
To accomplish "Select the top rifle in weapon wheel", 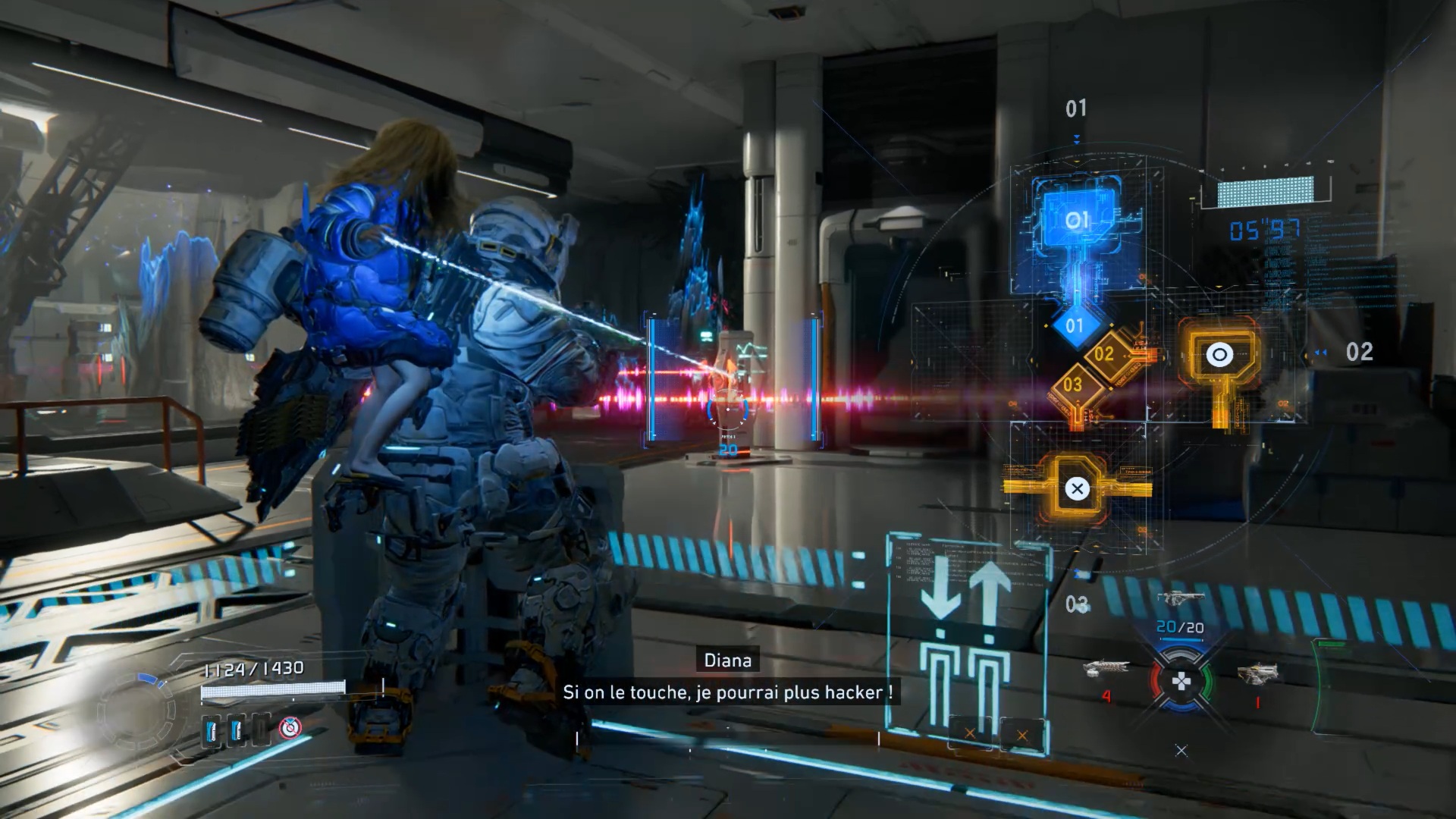I will pos(1180,599).
